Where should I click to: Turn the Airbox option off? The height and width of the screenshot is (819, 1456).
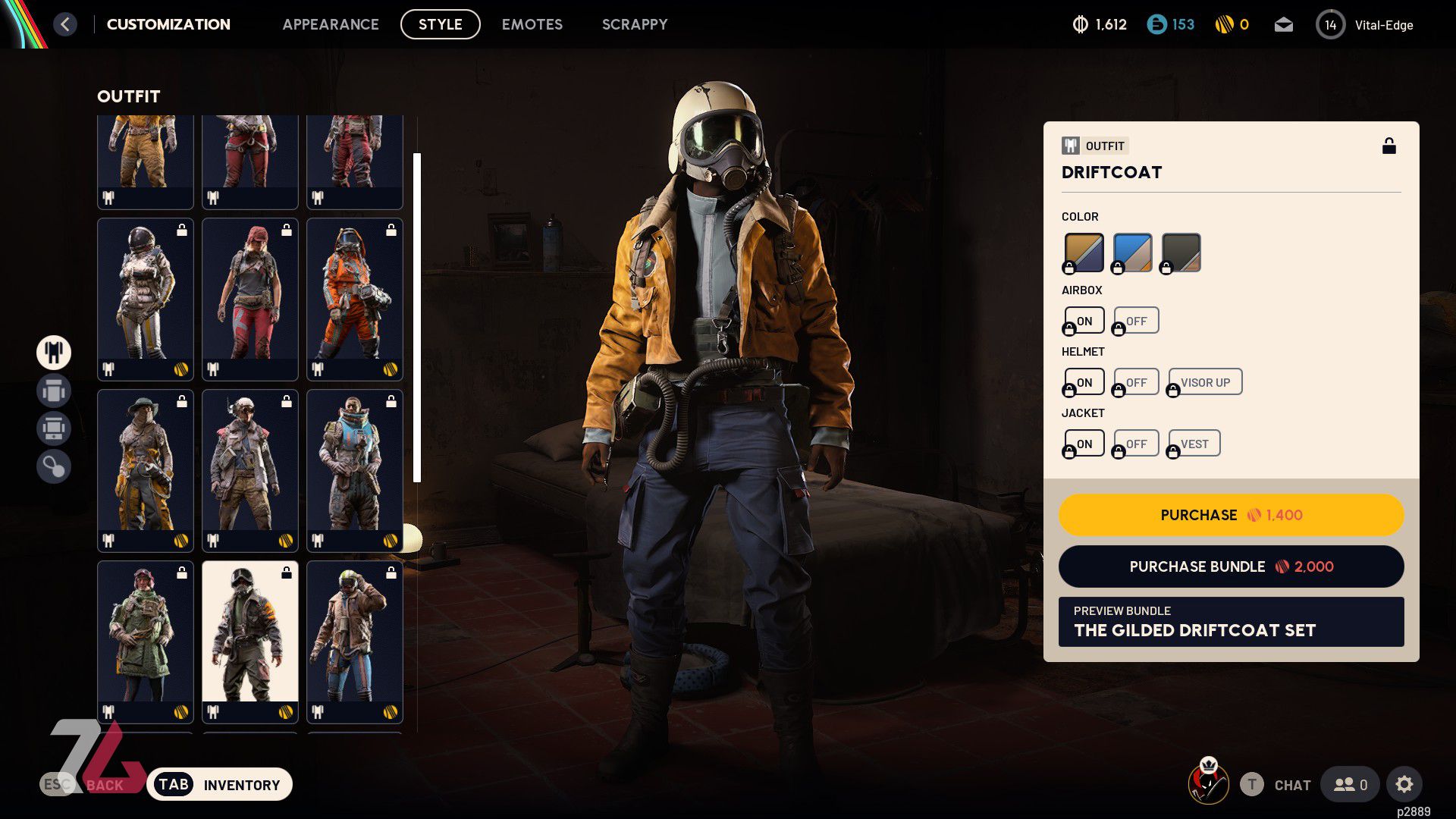click(1136, 321)
